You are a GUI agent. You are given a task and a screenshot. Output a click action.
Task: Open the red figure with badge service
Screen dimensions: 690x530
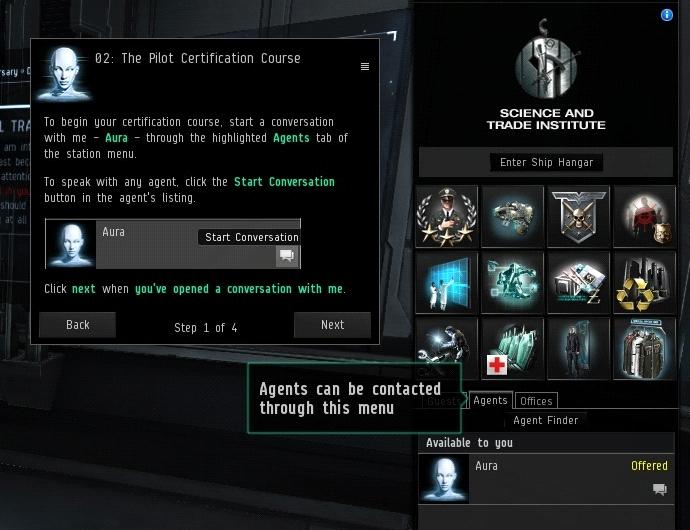pos(644,217)
